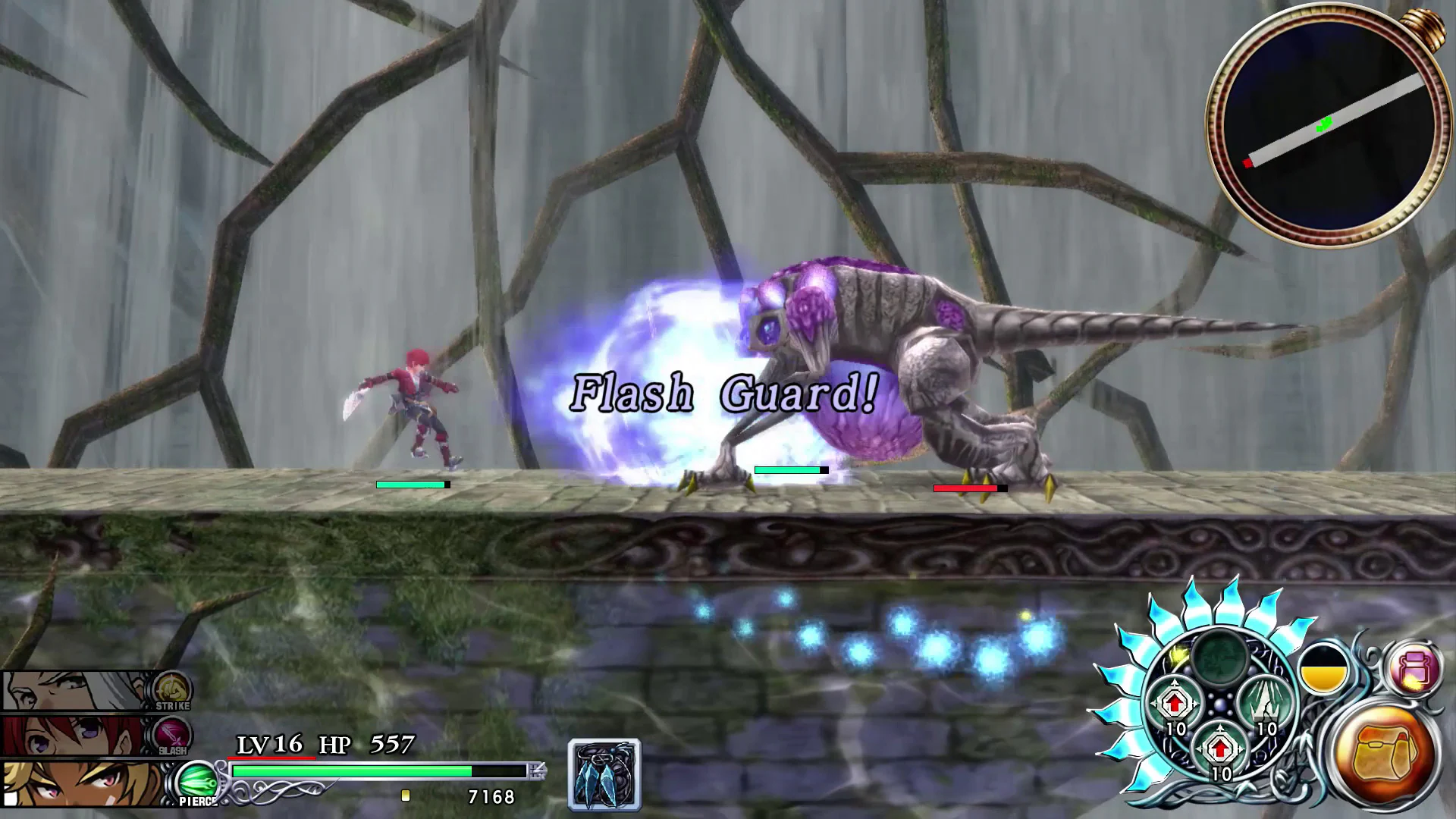The height and width of the screenshot is (819, 1456).
Task: Click the lower attack-boost skill icon
Action: click(1221, 748)
